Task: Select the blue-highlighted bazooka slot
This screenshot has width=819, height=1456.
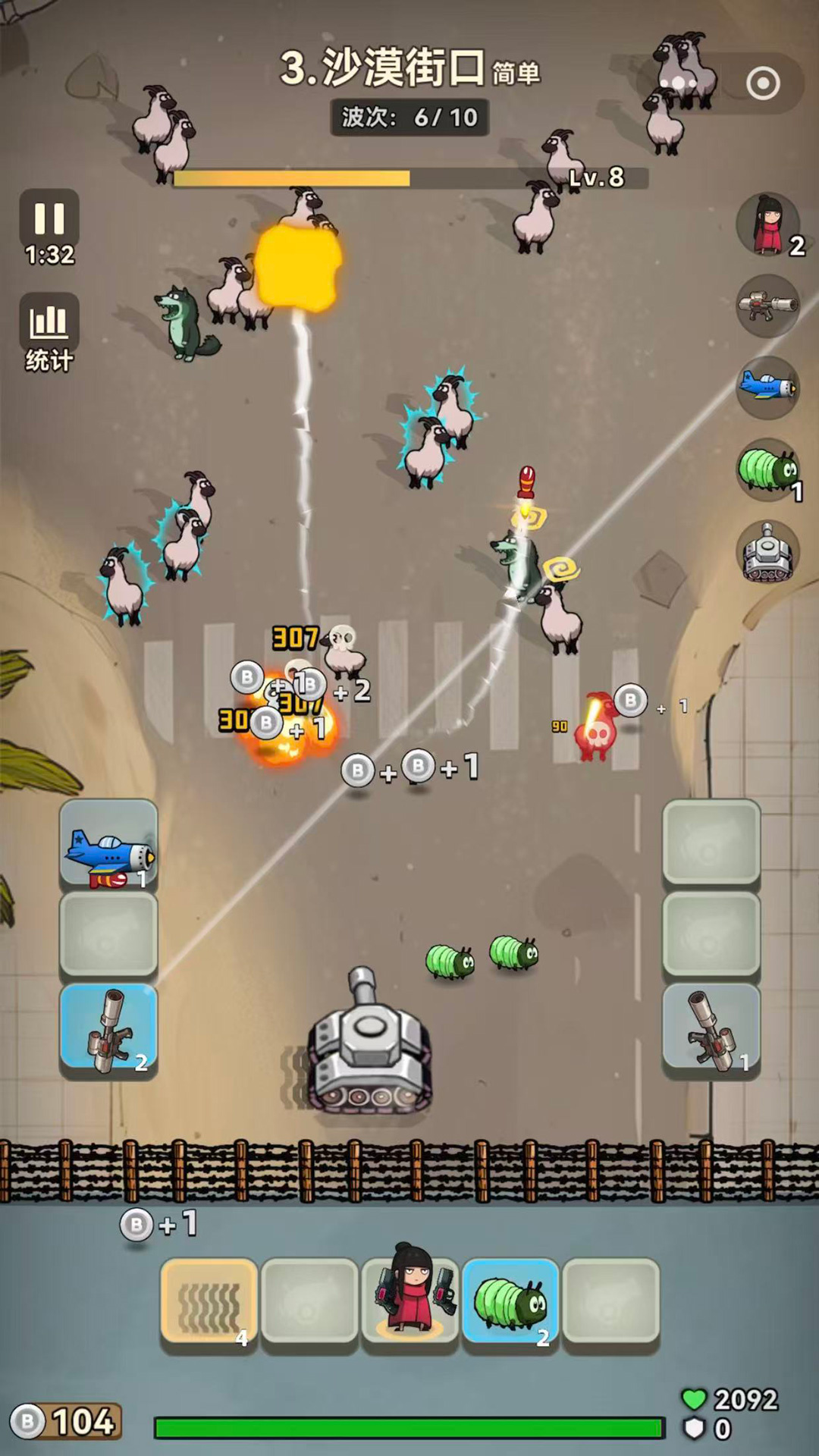Action: (108, 1029)
